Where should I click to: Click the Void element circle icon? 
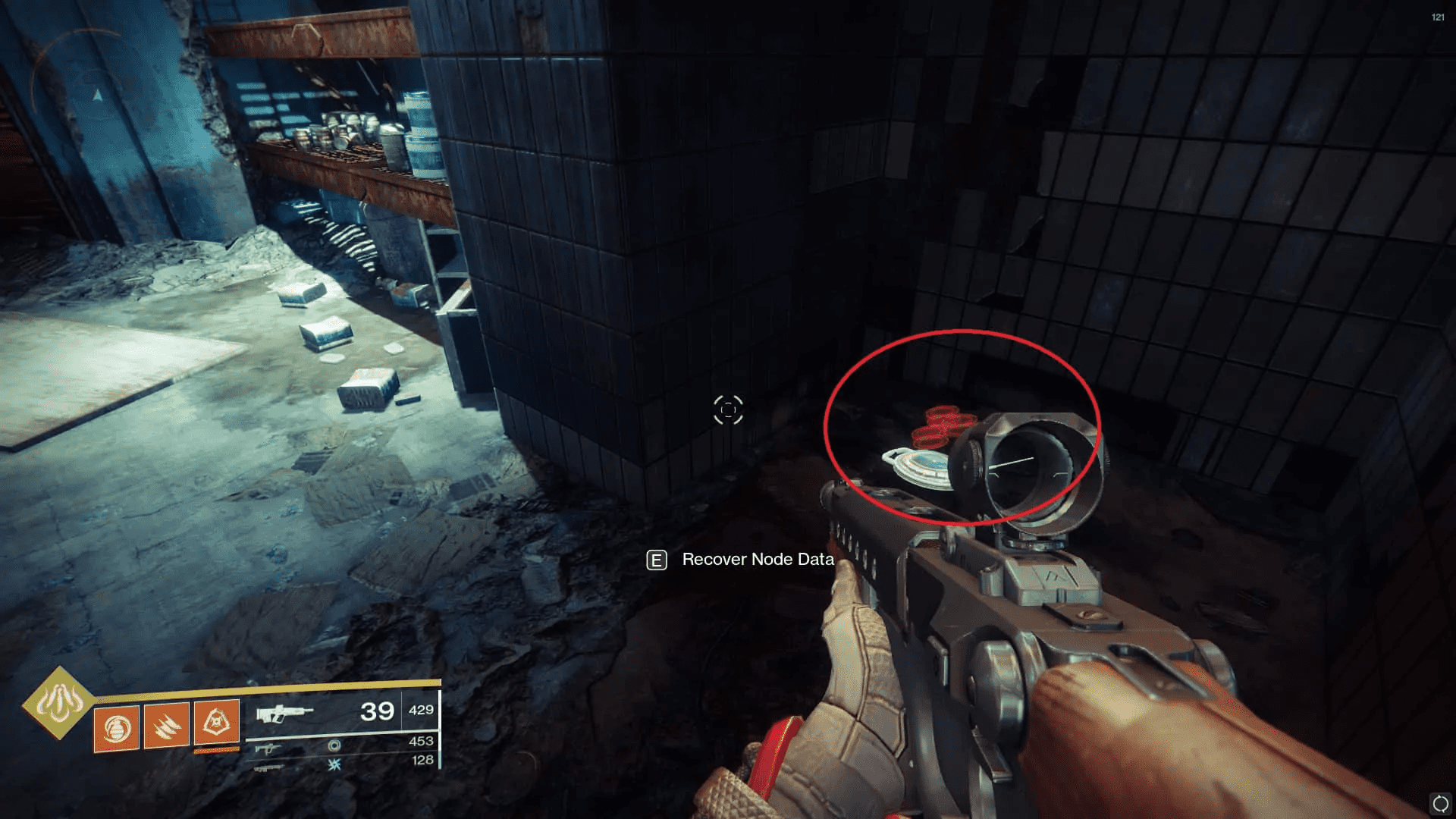coord(334,748)
